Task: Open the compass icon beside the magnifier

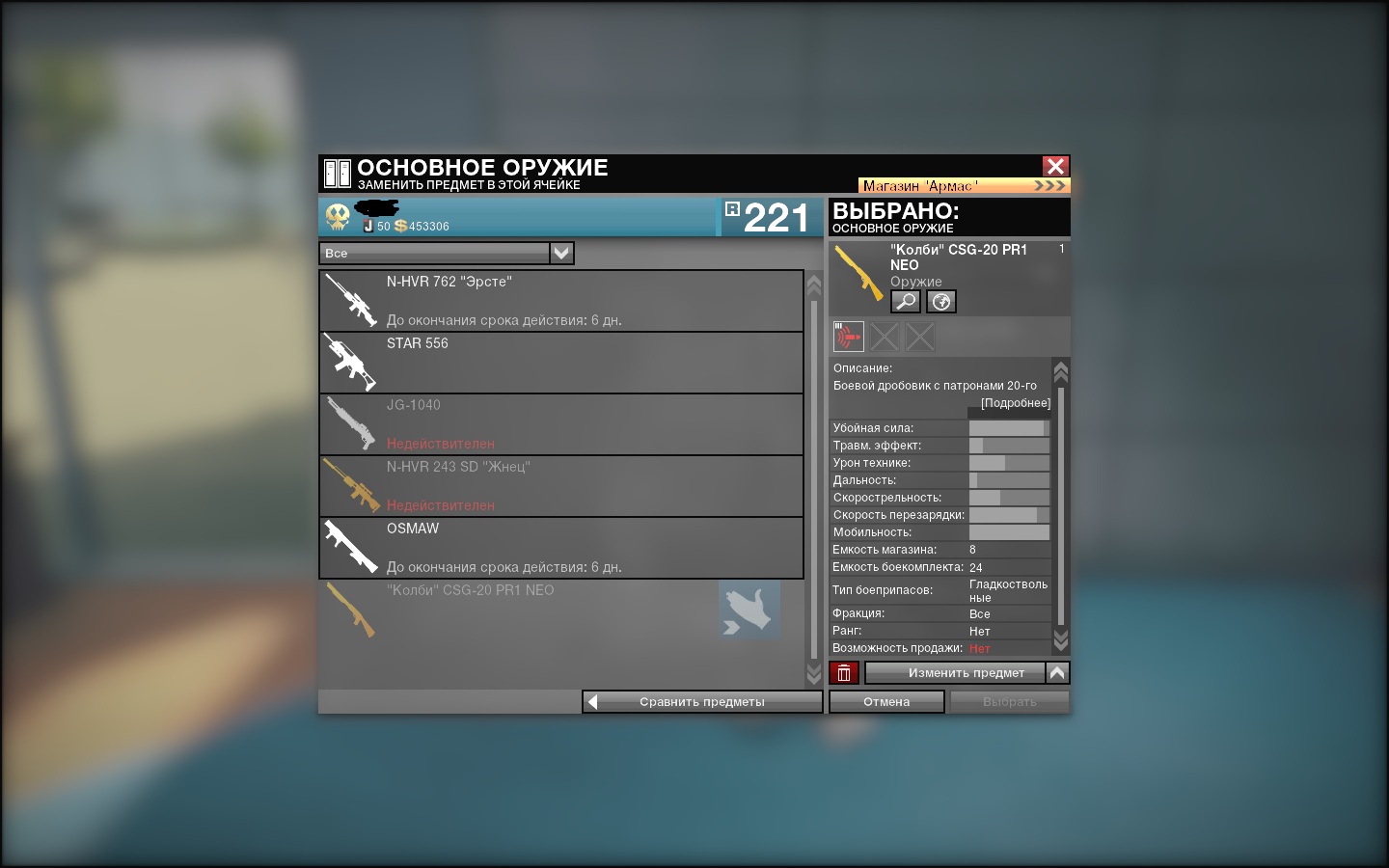Action: point(941,302)
